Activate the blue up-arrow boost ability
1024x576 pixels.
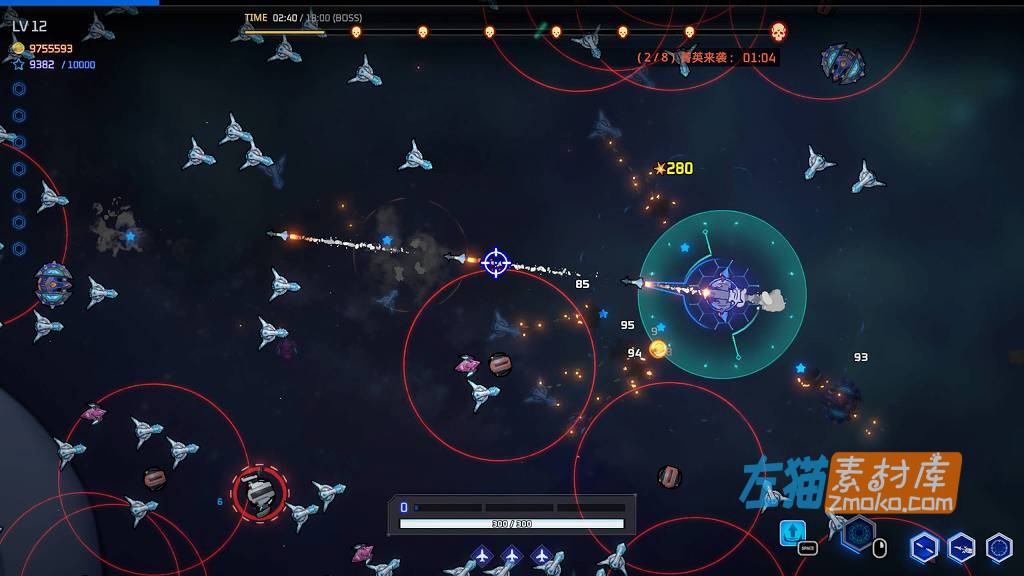pos(792,531)
